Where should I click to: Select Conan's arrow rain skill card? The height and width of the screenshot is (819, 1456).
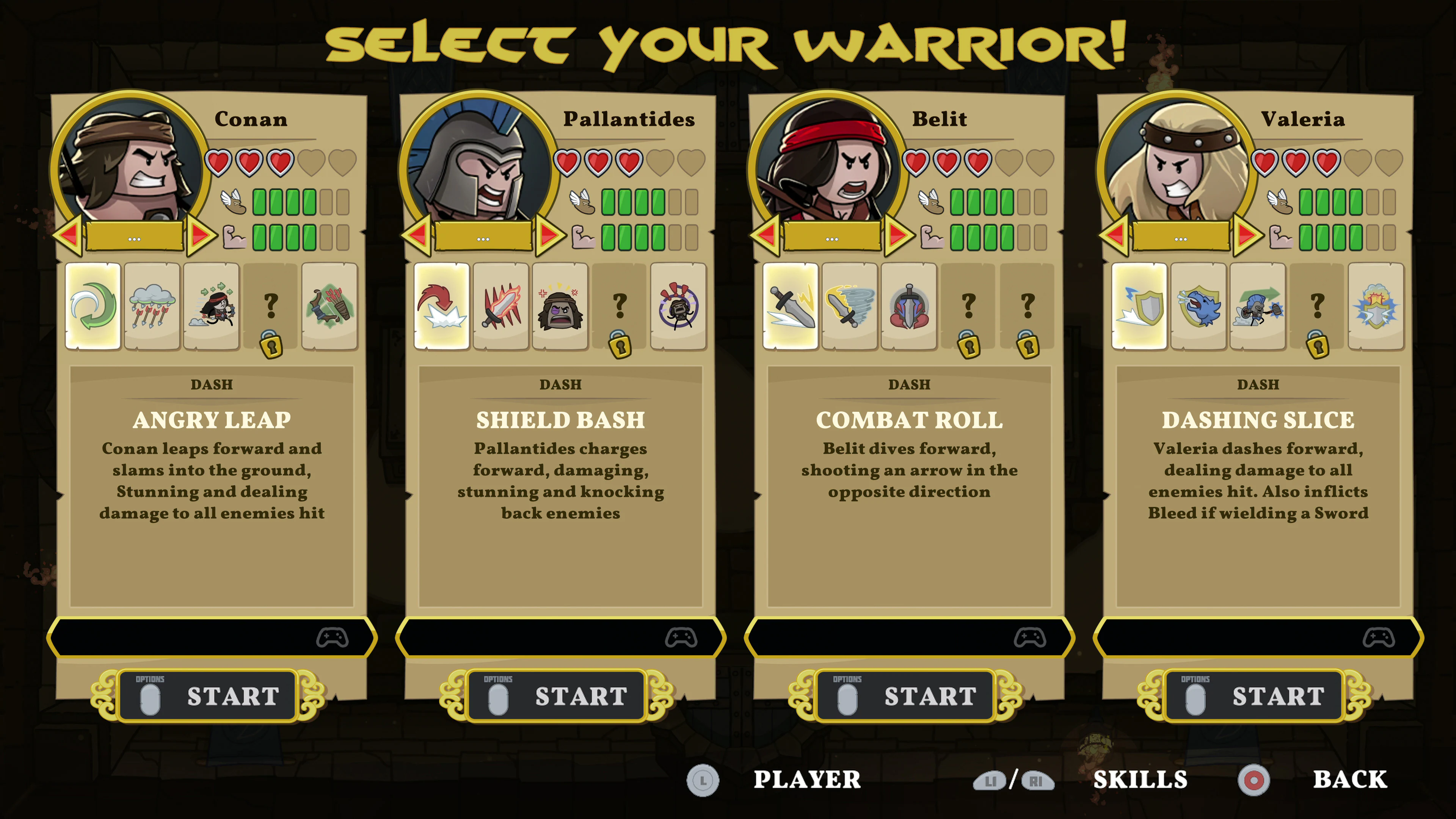(152, 306)
